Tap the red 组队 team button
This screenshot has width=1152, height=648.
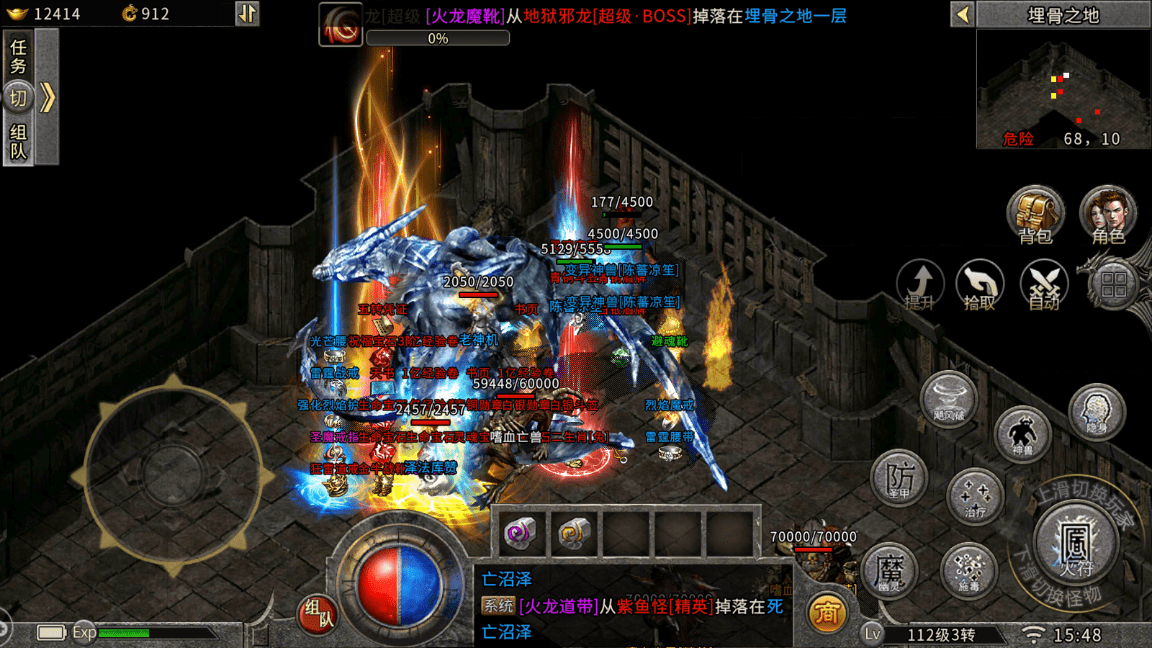point(318,614)
